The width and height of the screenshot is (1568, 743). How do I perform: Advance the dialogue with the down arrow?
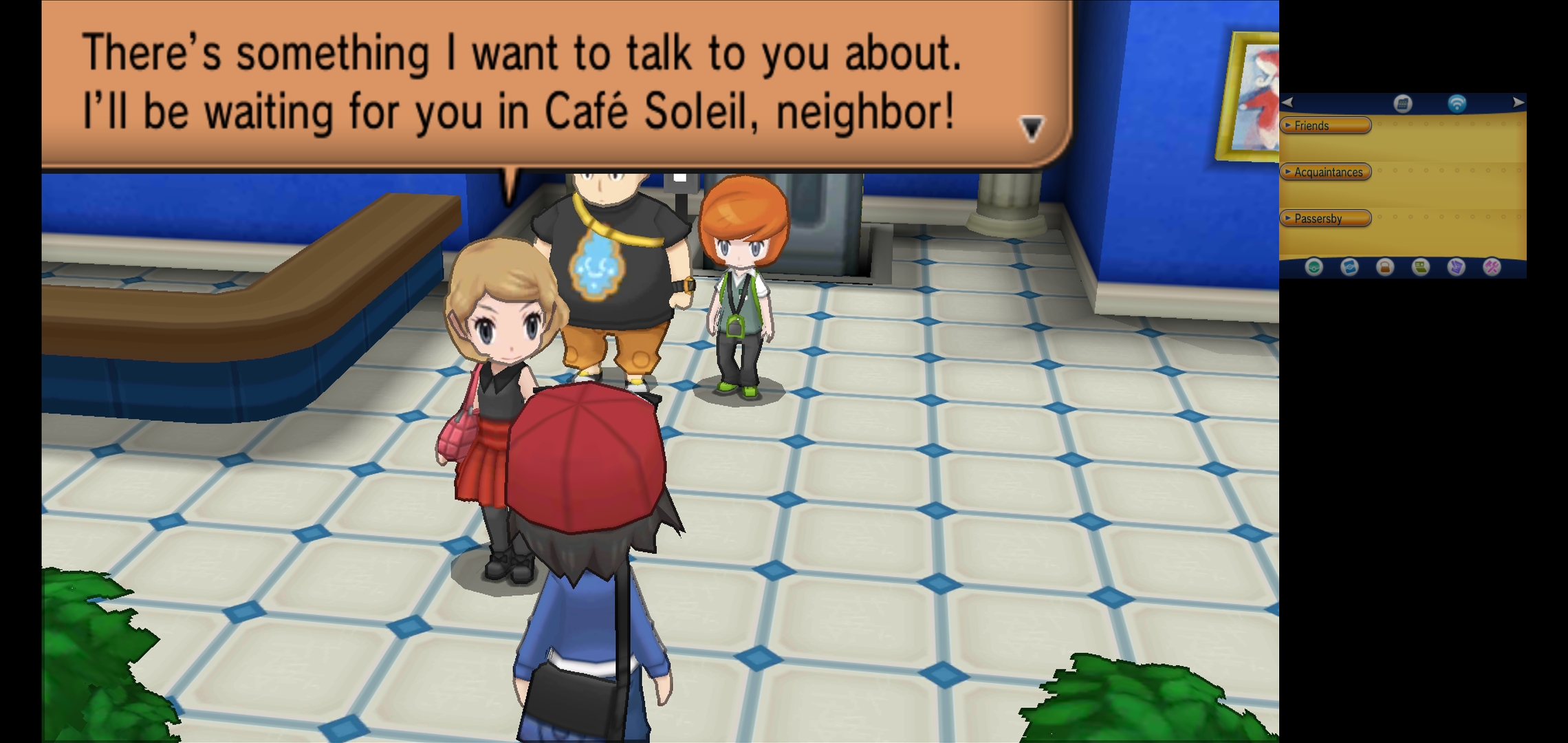coord(1032,128)
